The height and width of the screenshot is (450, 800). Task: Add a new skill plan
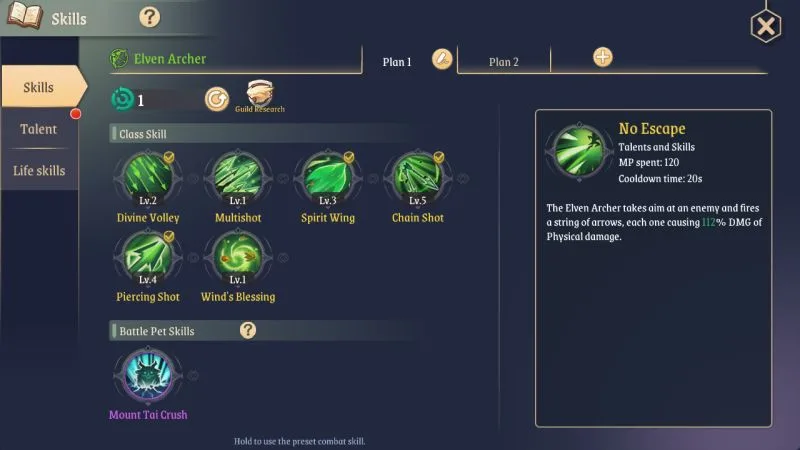603,57
